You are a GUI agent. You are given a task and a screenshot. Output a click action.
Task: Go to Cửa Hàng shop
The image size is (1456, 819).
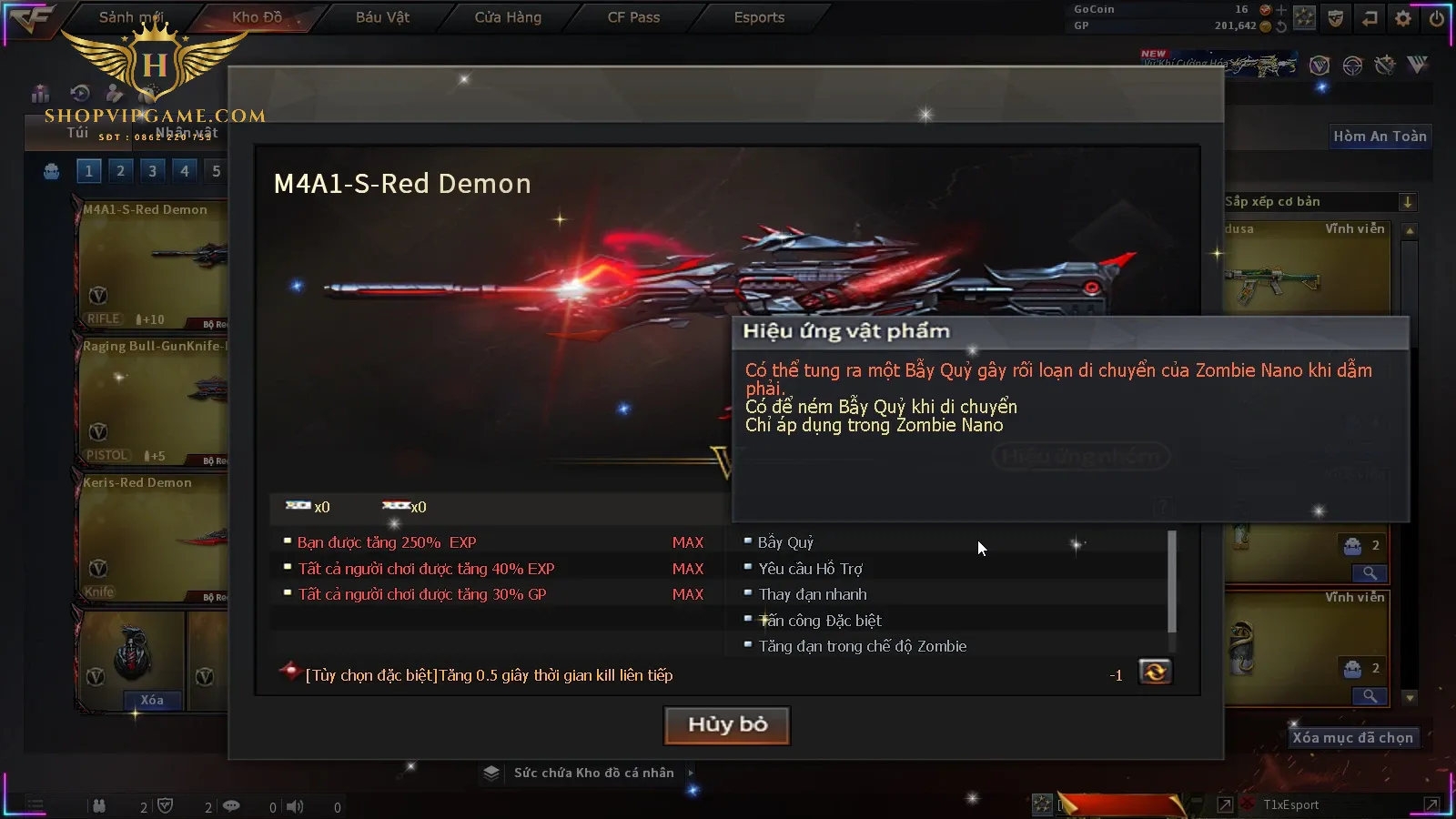click(x=508, y=17)
